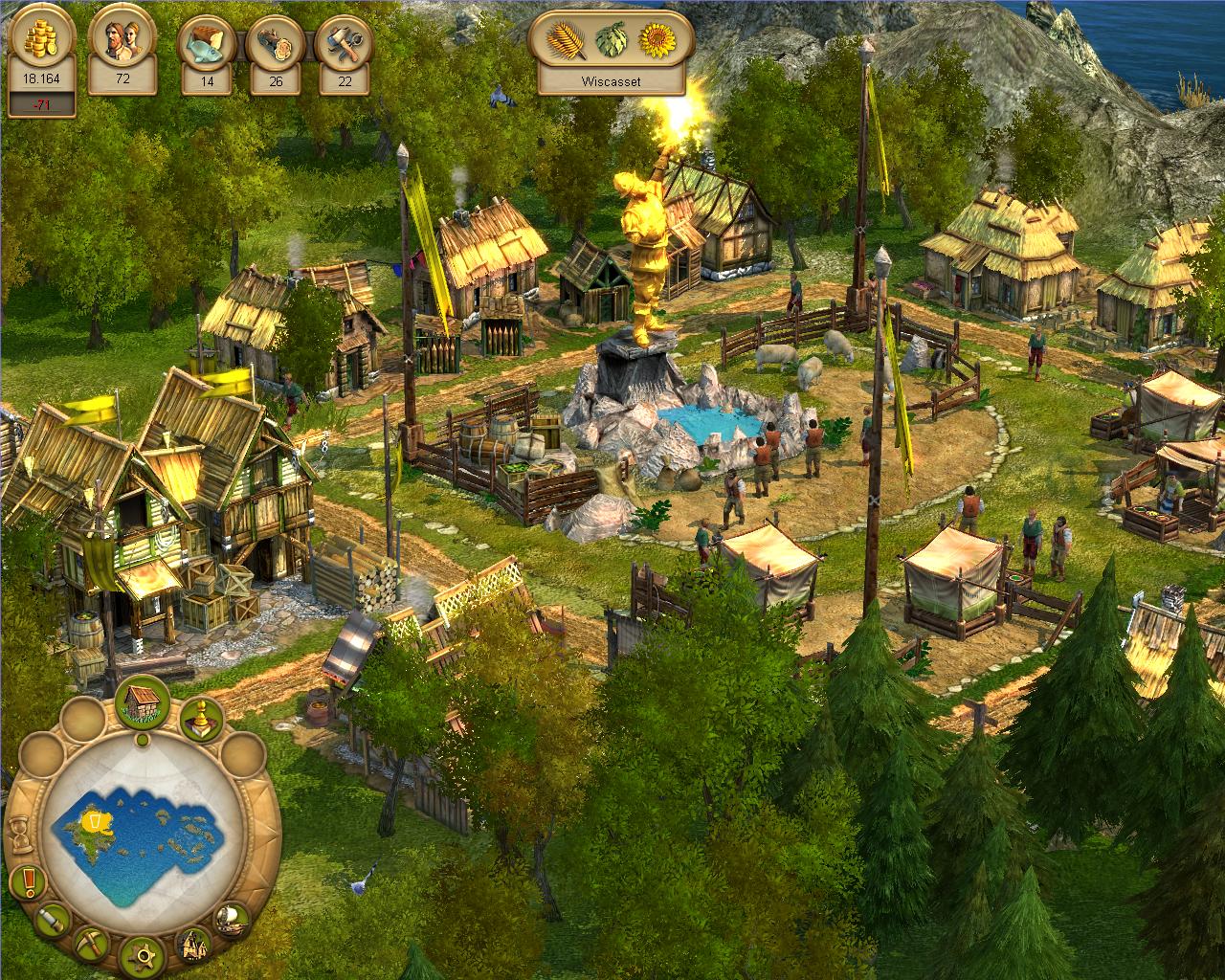Open the house building menu
The height and width of the screenshot is (980, 1225).
click(143, 701)
